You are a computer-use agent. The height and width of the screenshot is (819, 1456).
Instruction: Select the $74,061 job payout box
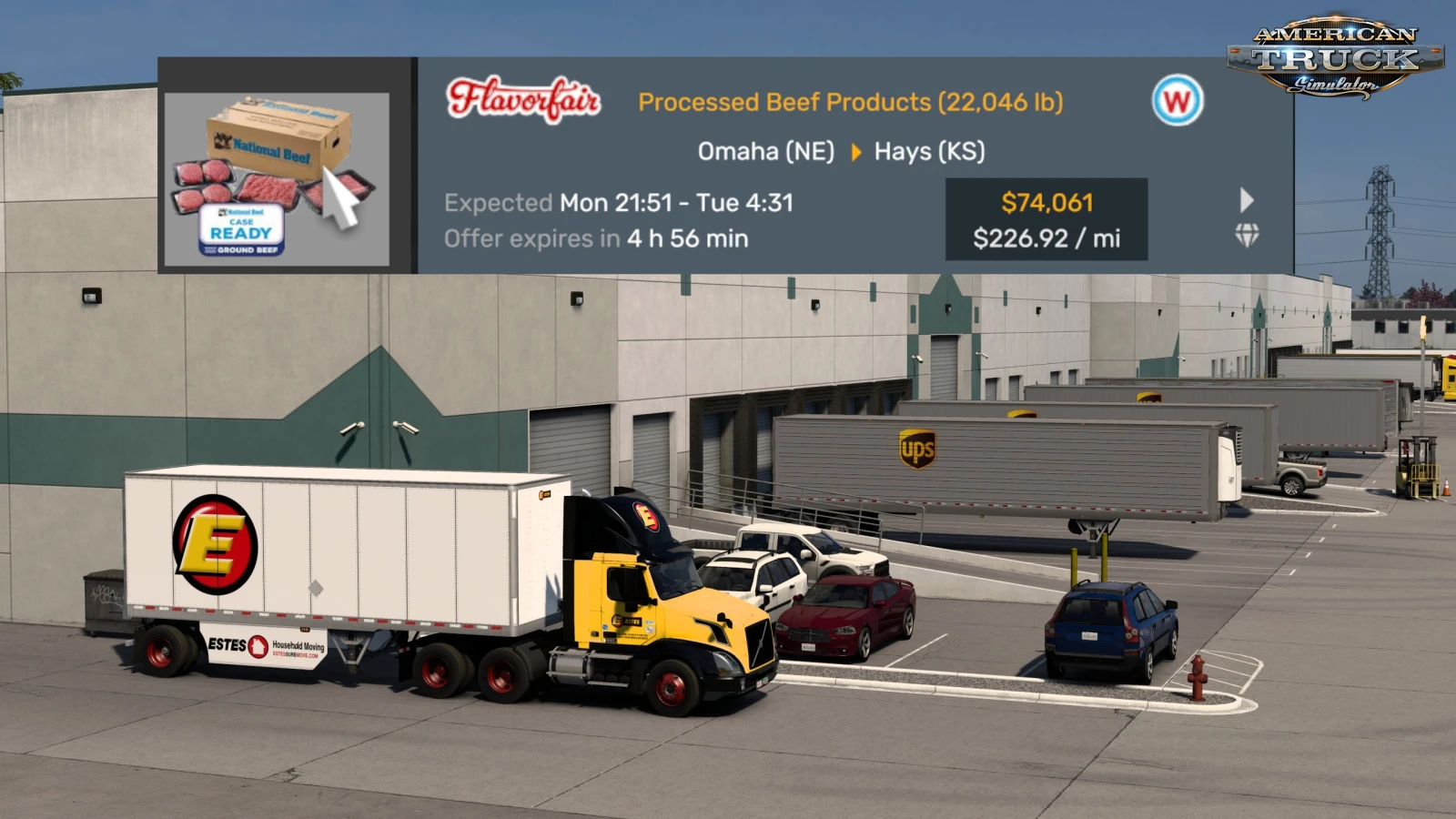point(1046,219)
